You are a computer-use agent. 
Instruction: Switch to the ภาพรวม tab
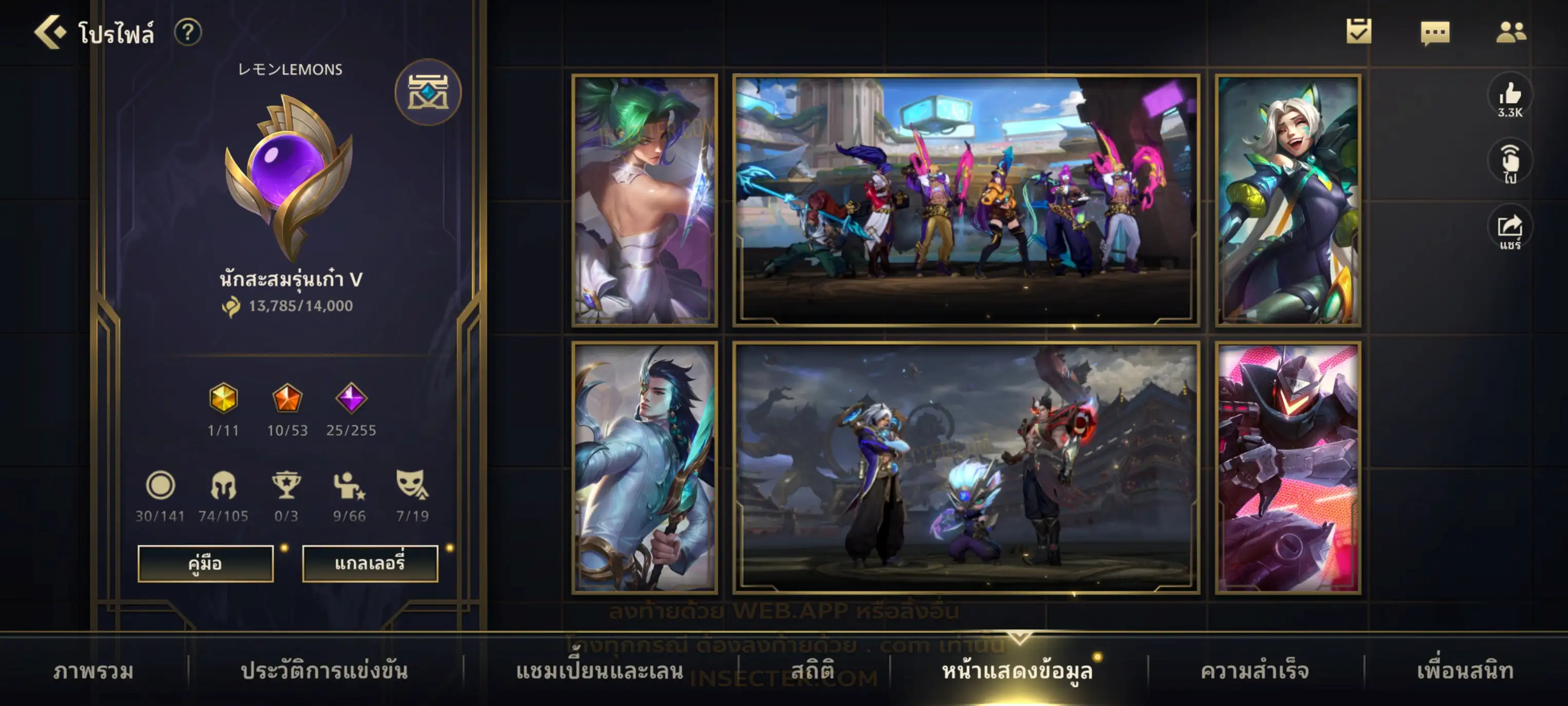pyautogui.click(x=93, y=671)
